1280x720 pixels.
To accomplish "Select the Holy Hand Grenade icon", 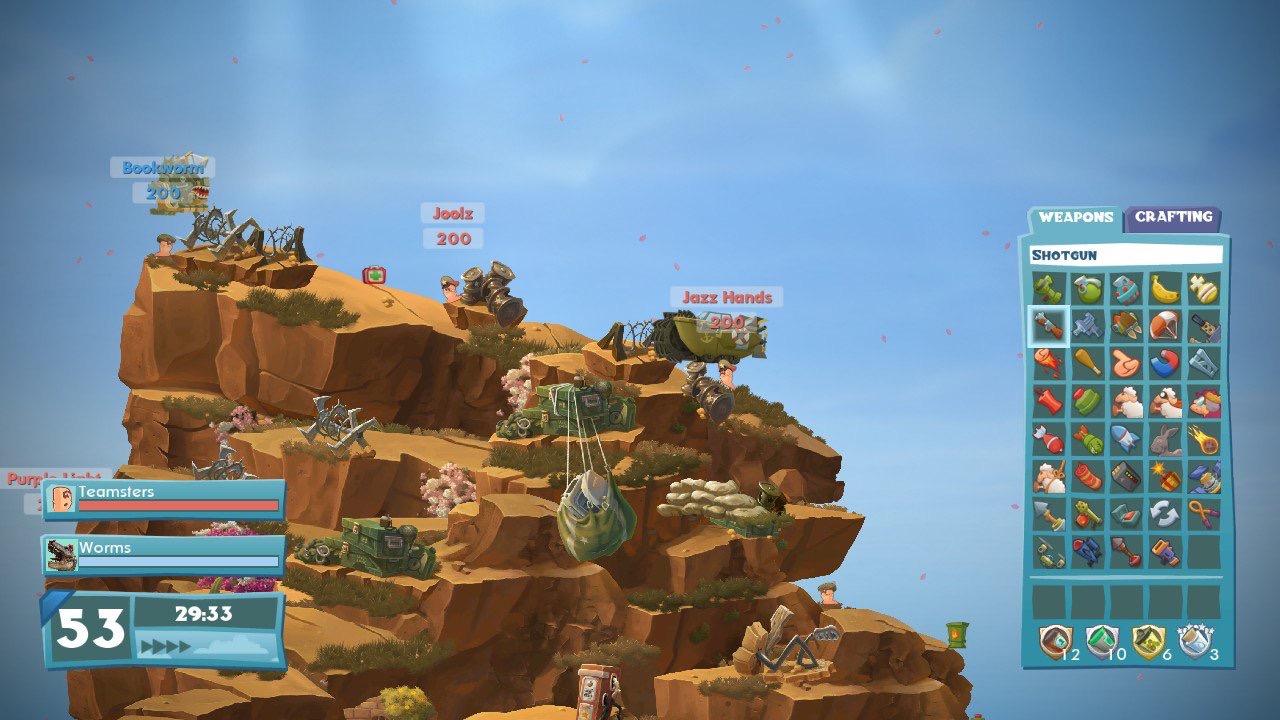I will pyautogui.click(x=1205, y=290).
